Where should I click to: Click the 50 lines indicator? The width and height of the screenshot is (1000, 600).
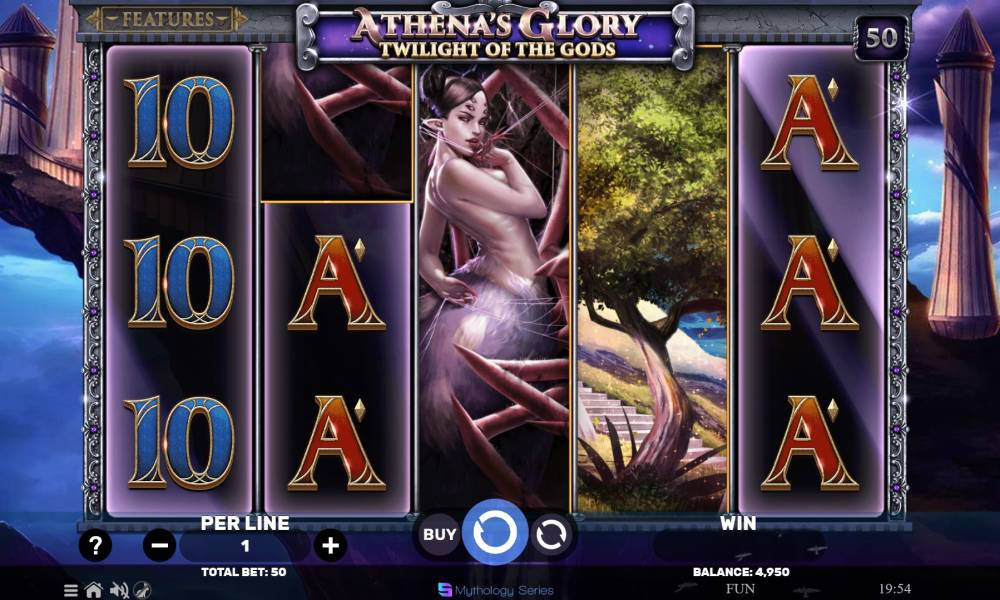(881, 38)
